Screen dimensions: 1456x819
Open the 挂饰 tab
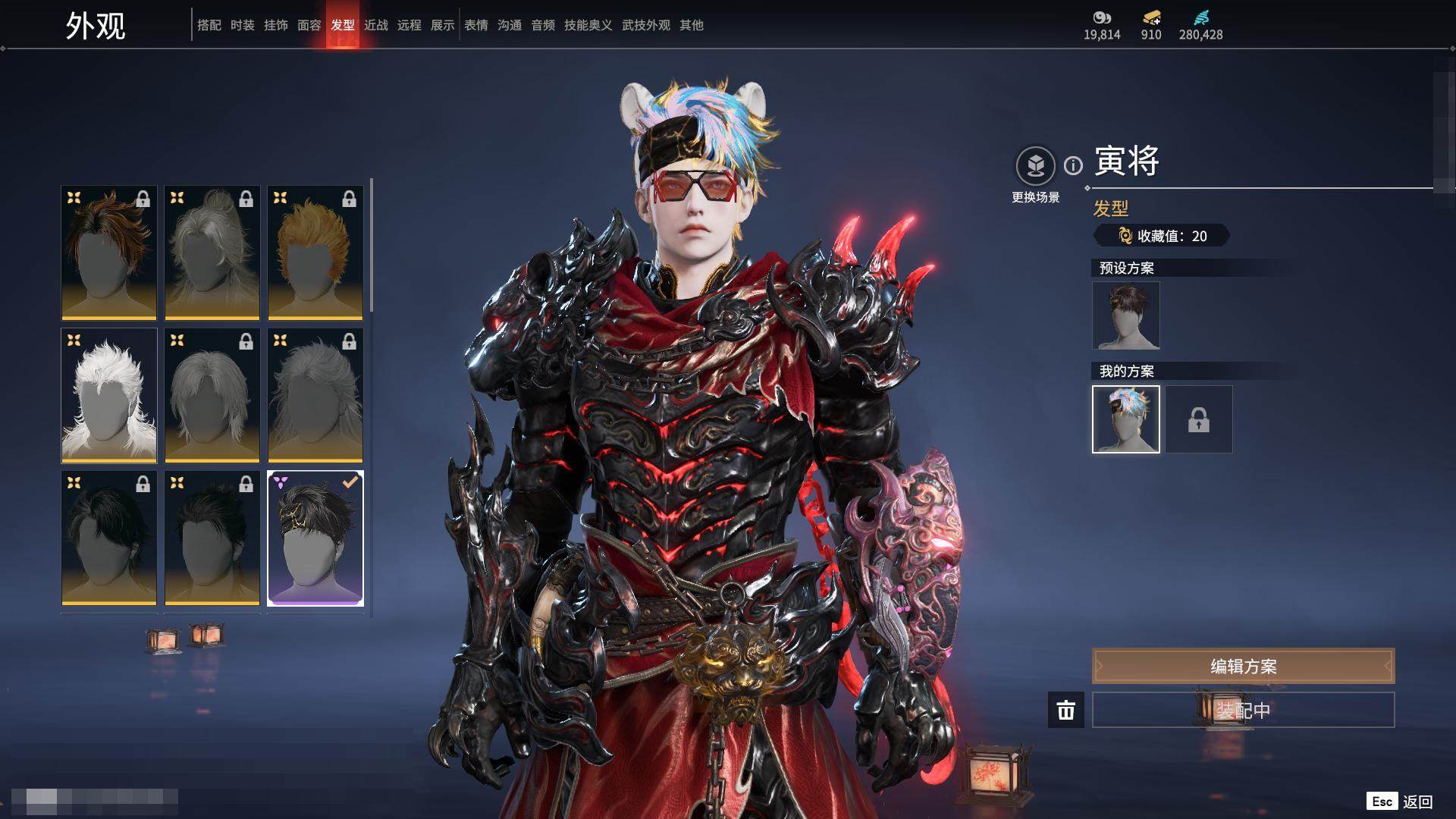click(x=276, y=25)
